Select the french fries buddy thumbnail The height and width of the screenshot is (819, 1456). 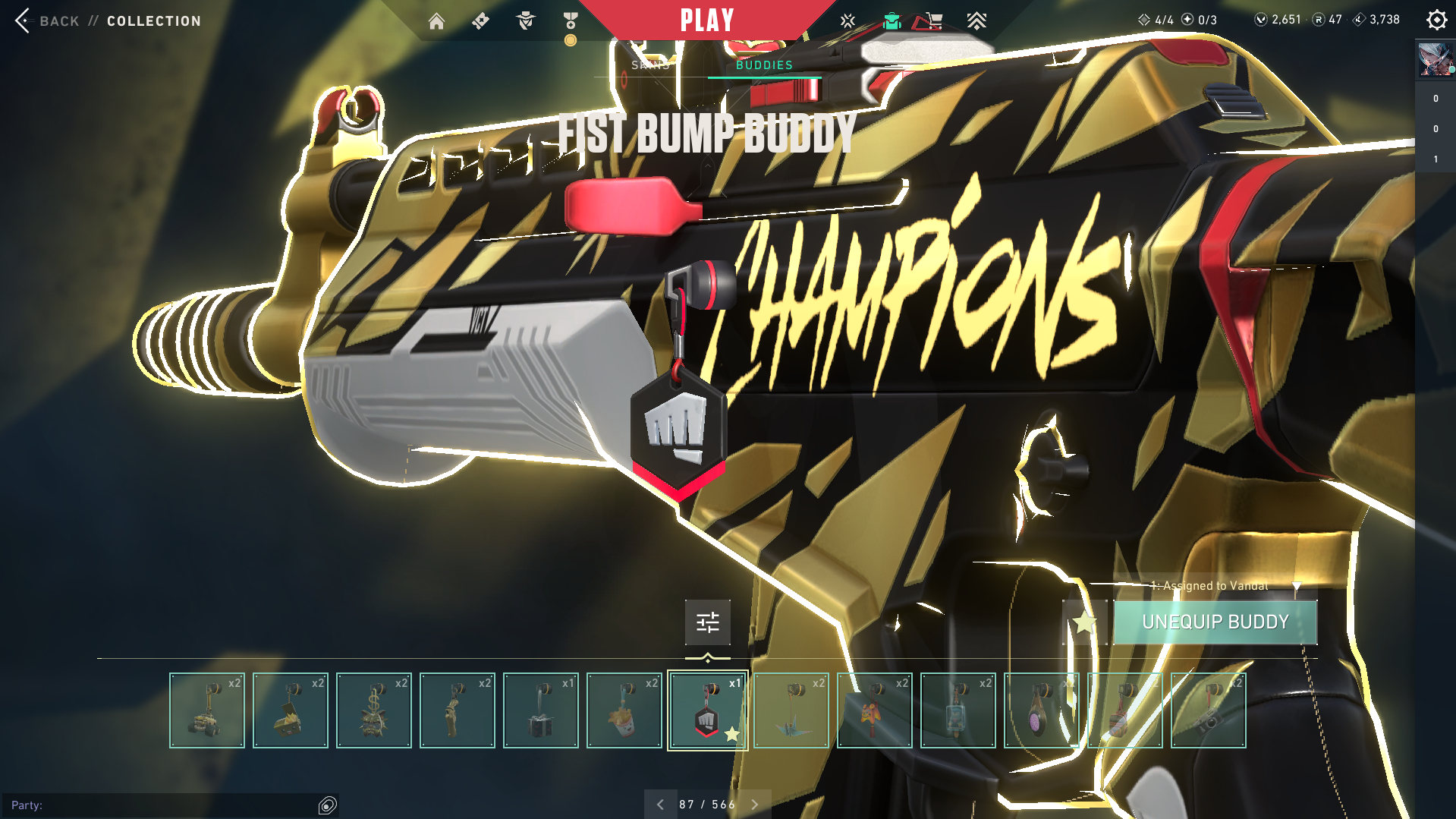(624, 710)
